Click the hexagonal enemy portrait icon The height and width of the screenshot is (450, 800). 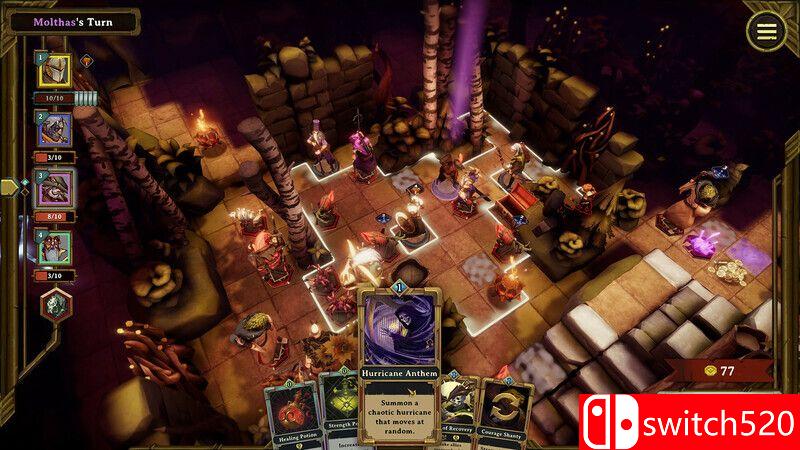click(x=56, y=305)
